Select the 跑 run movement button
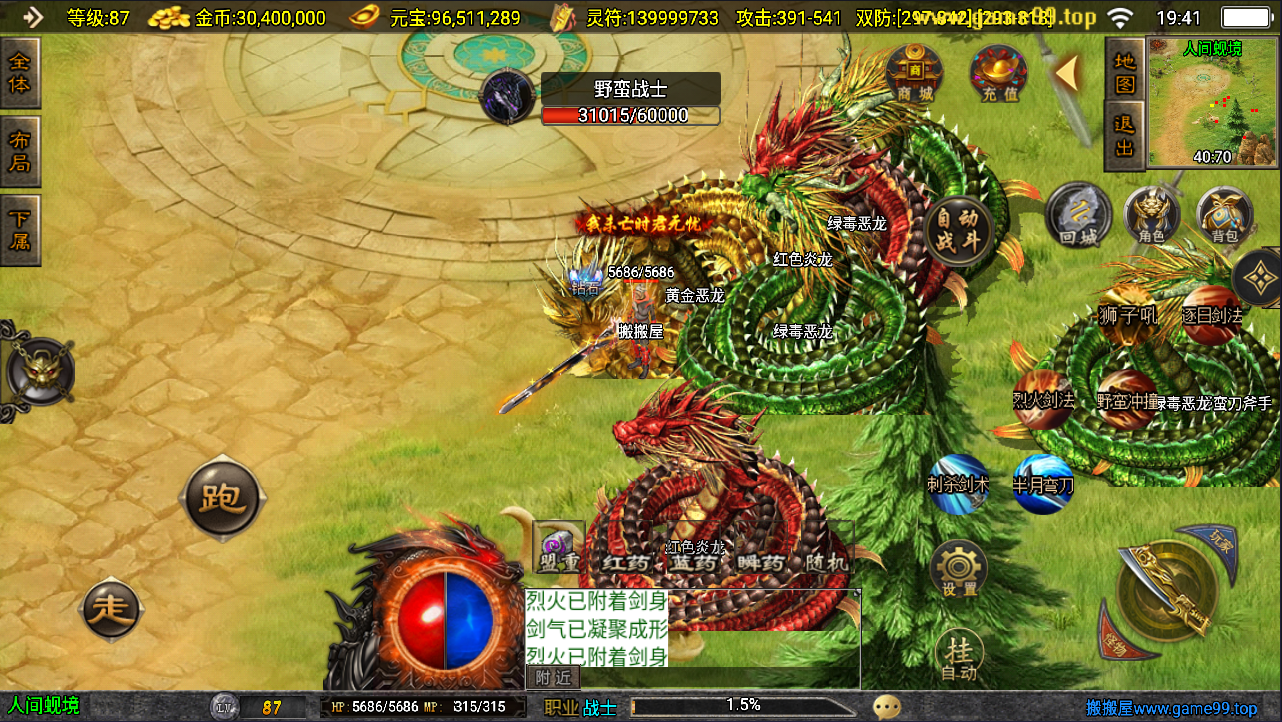The image size is (1282, 722). pos(223,497)
